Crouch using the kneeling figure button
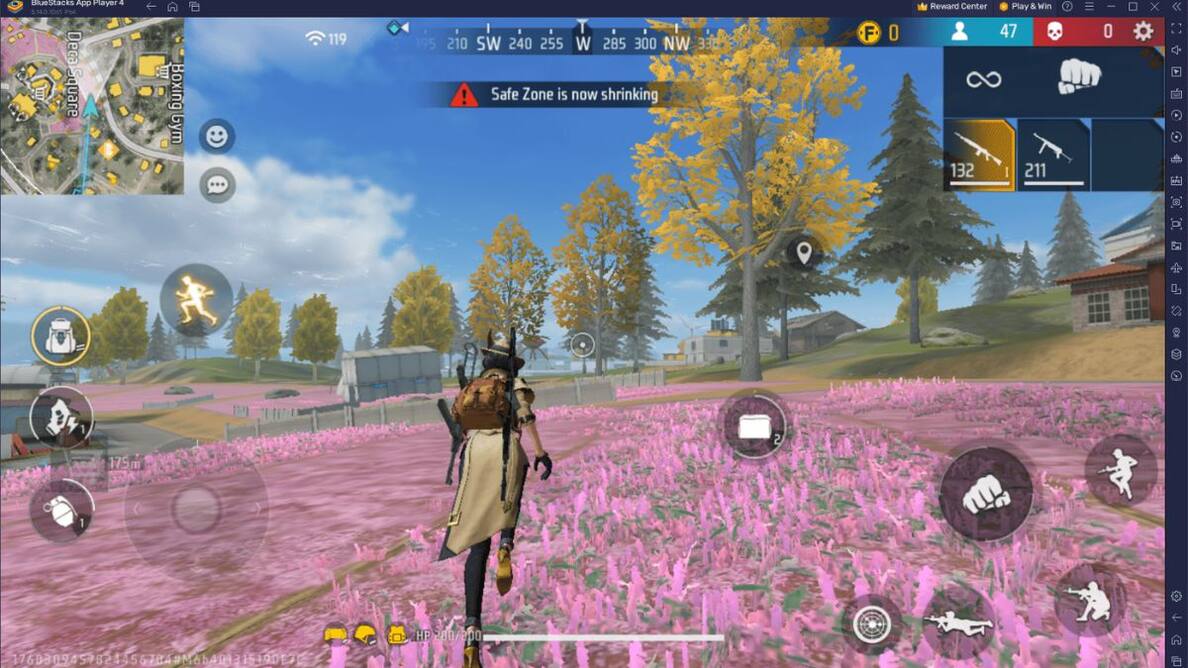The height and width of the screenshot is (668, 1188). (1089, 600)
